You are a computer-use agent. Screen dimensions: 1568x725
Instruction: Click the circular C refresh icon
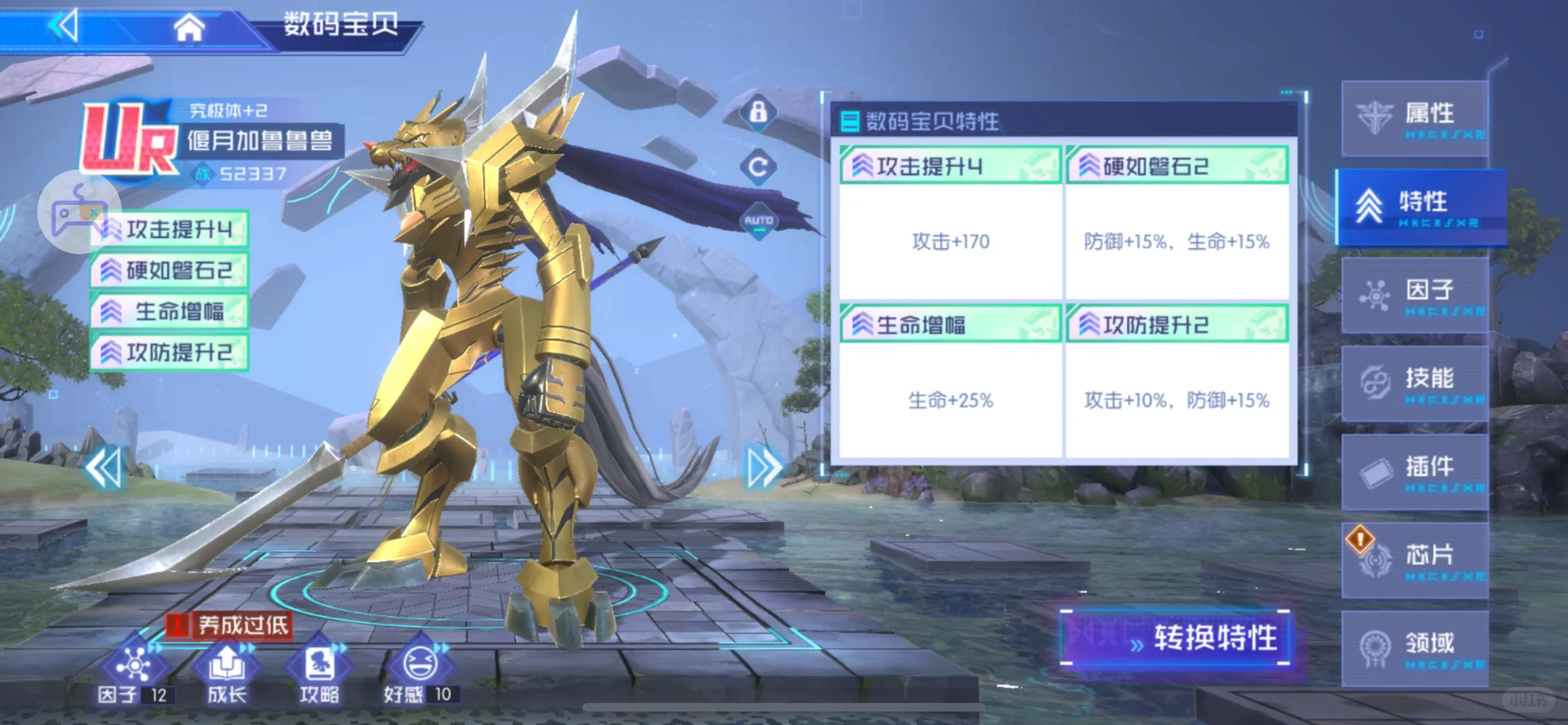[x=758, y=166]
